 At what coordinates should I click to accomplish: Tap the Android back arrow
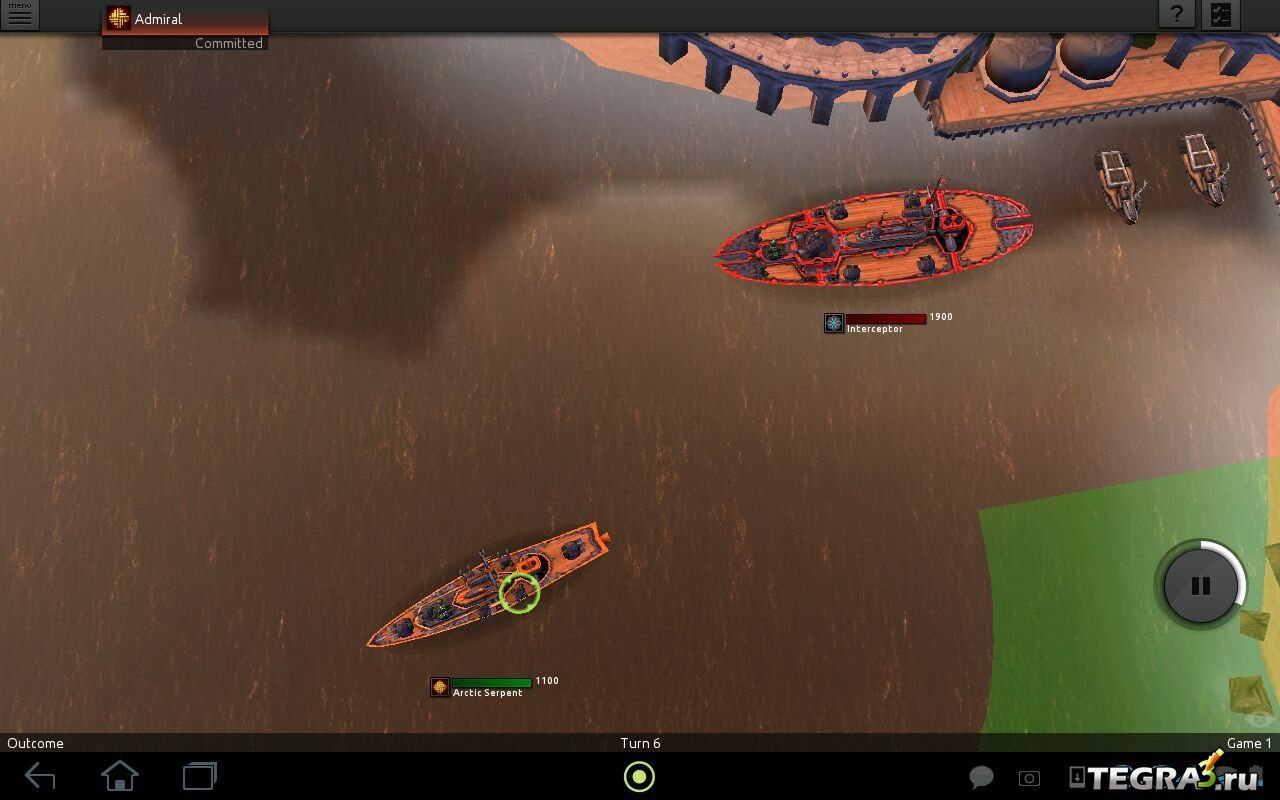pos(40,776)
